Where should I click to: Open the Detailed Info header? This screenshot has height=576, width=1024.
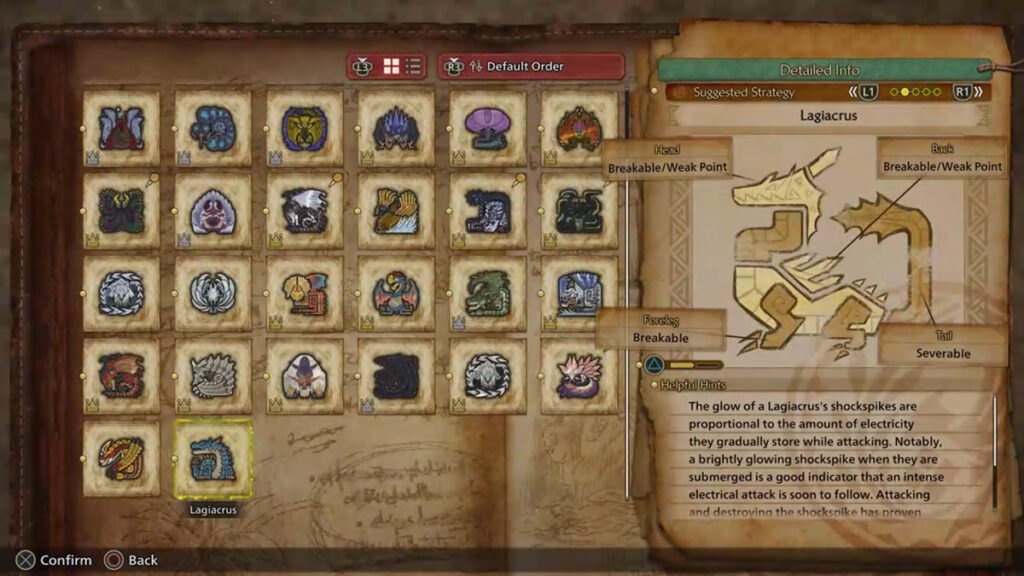(x=819, y=70)
